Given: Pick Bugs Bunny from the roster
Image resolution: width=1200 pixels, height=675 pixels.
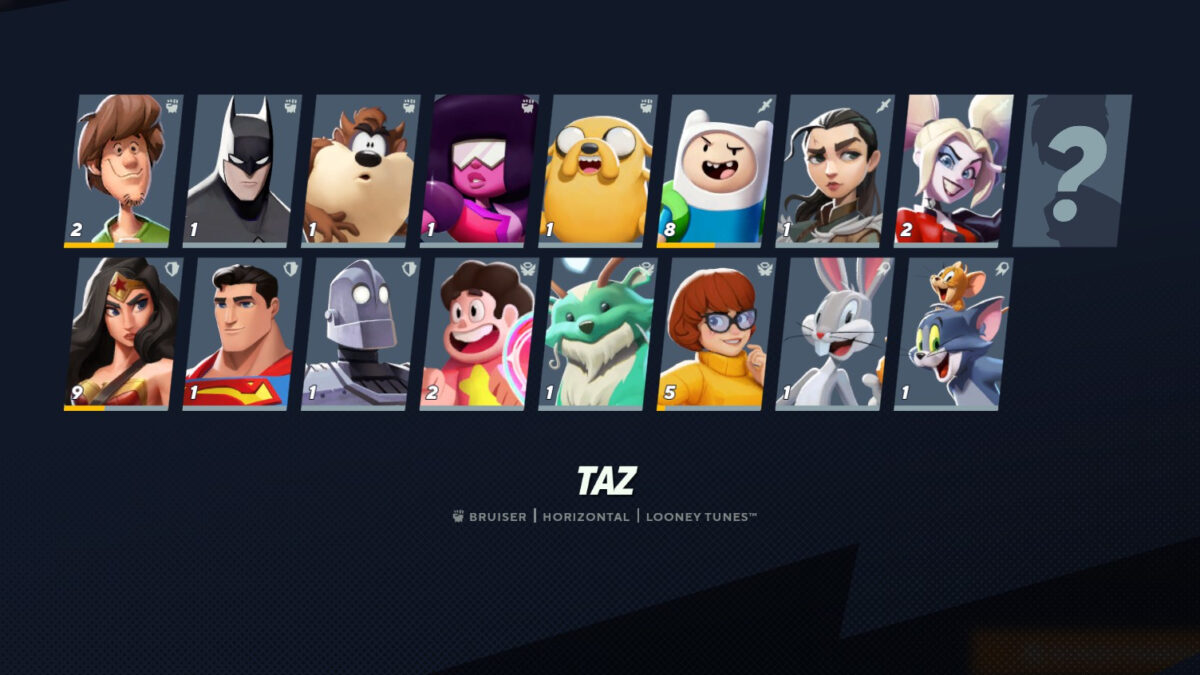Looking at the screenshot, I should [x=834, y=333].
